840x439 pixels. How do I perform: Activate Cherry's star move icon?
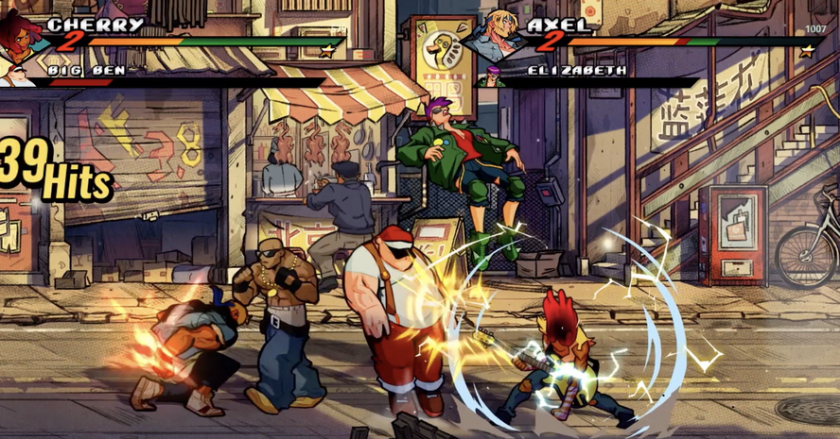(x=326, y=49)
